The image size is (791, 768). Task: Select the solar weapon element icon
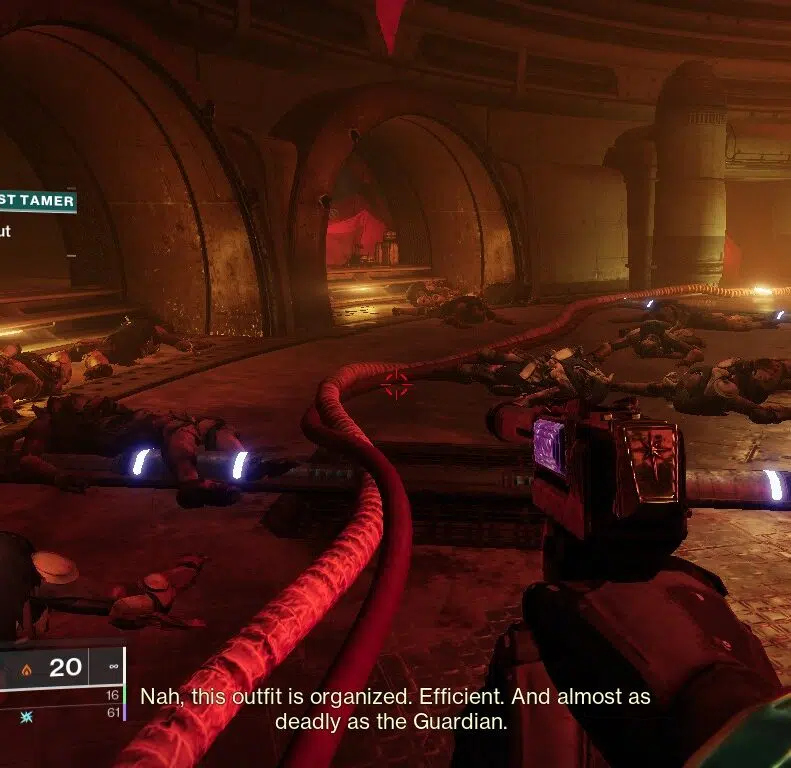tap(26, 669)
